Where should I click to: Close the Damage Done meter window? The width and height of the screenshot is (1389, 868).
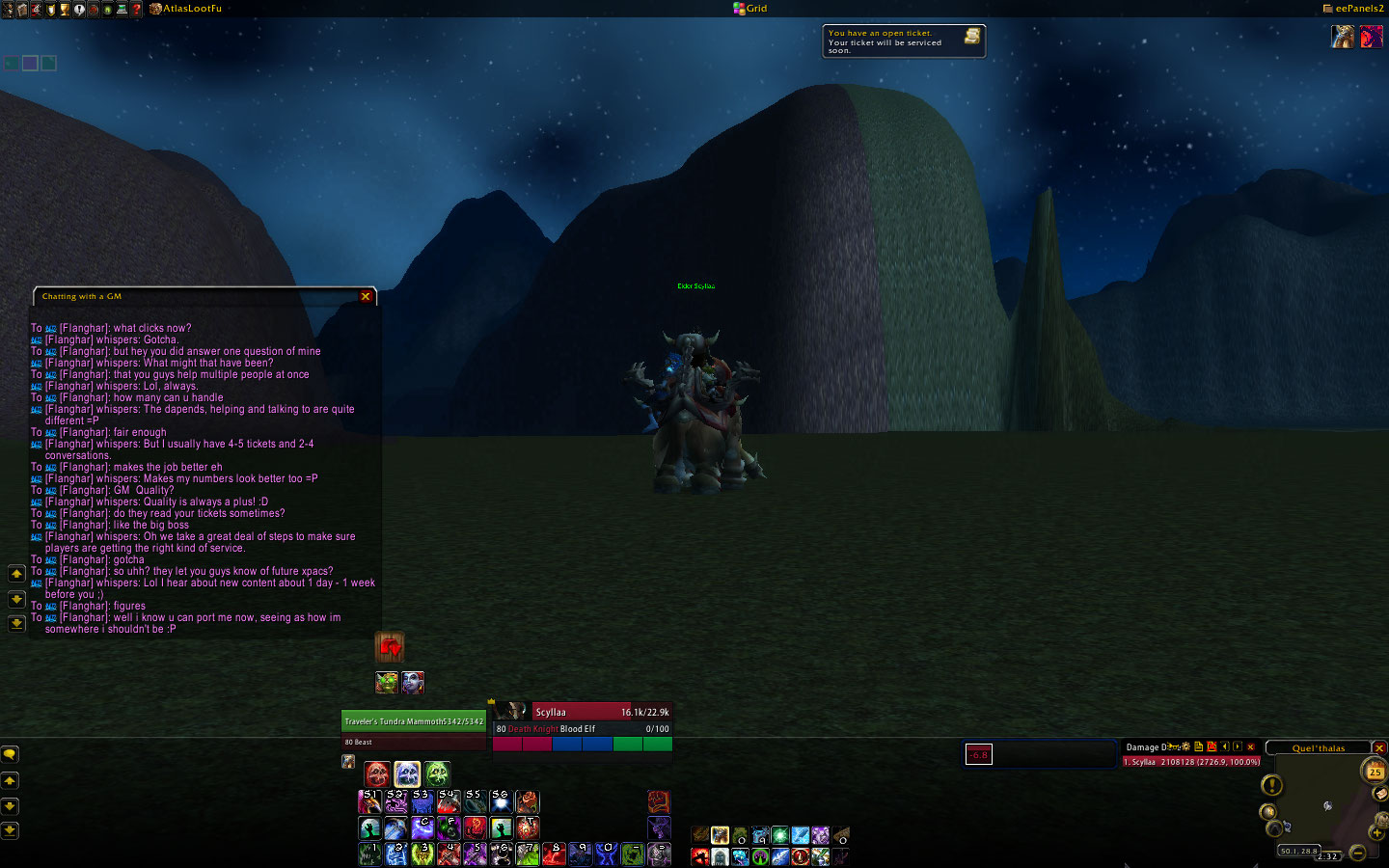click(1251, 746)
